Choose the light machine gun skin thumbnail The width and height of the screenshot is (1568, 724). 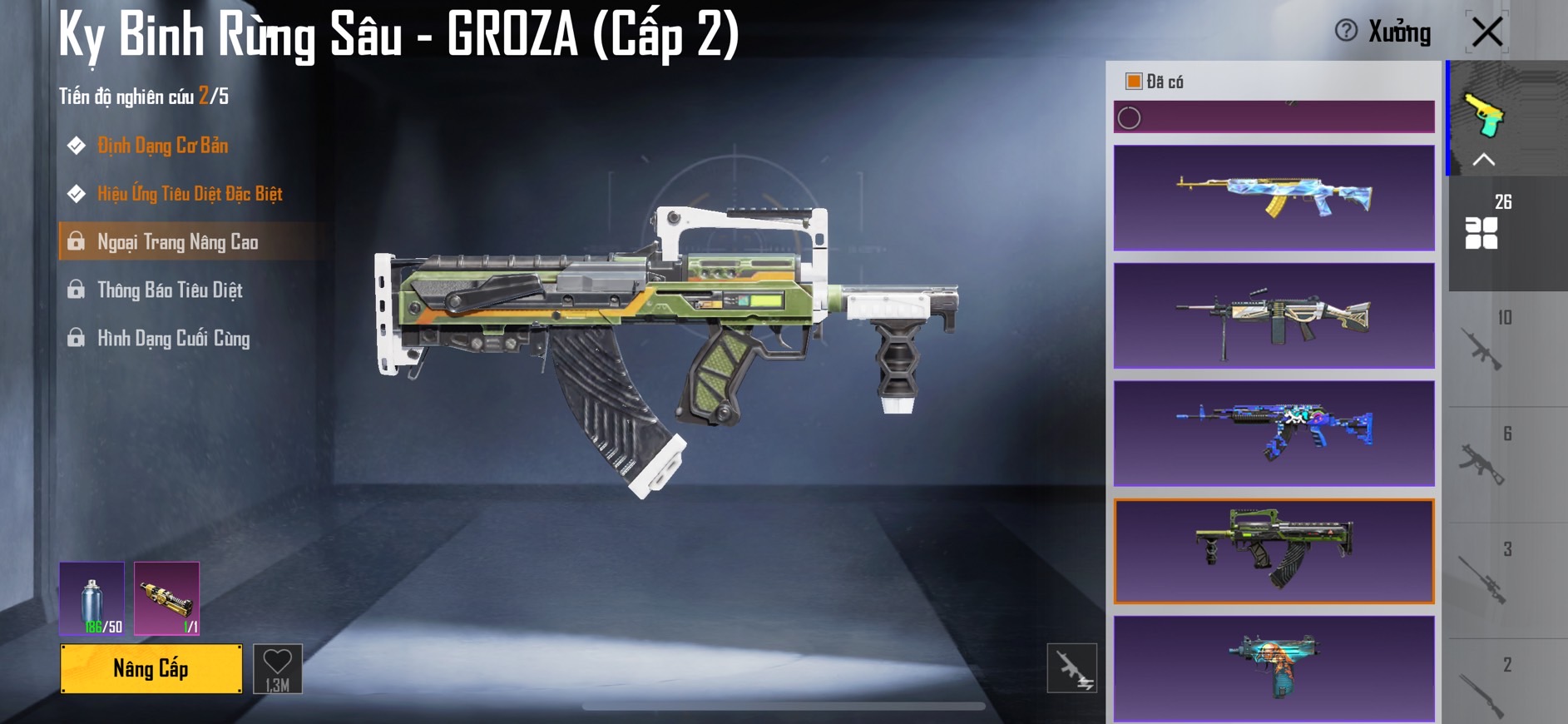[1274, 316]
